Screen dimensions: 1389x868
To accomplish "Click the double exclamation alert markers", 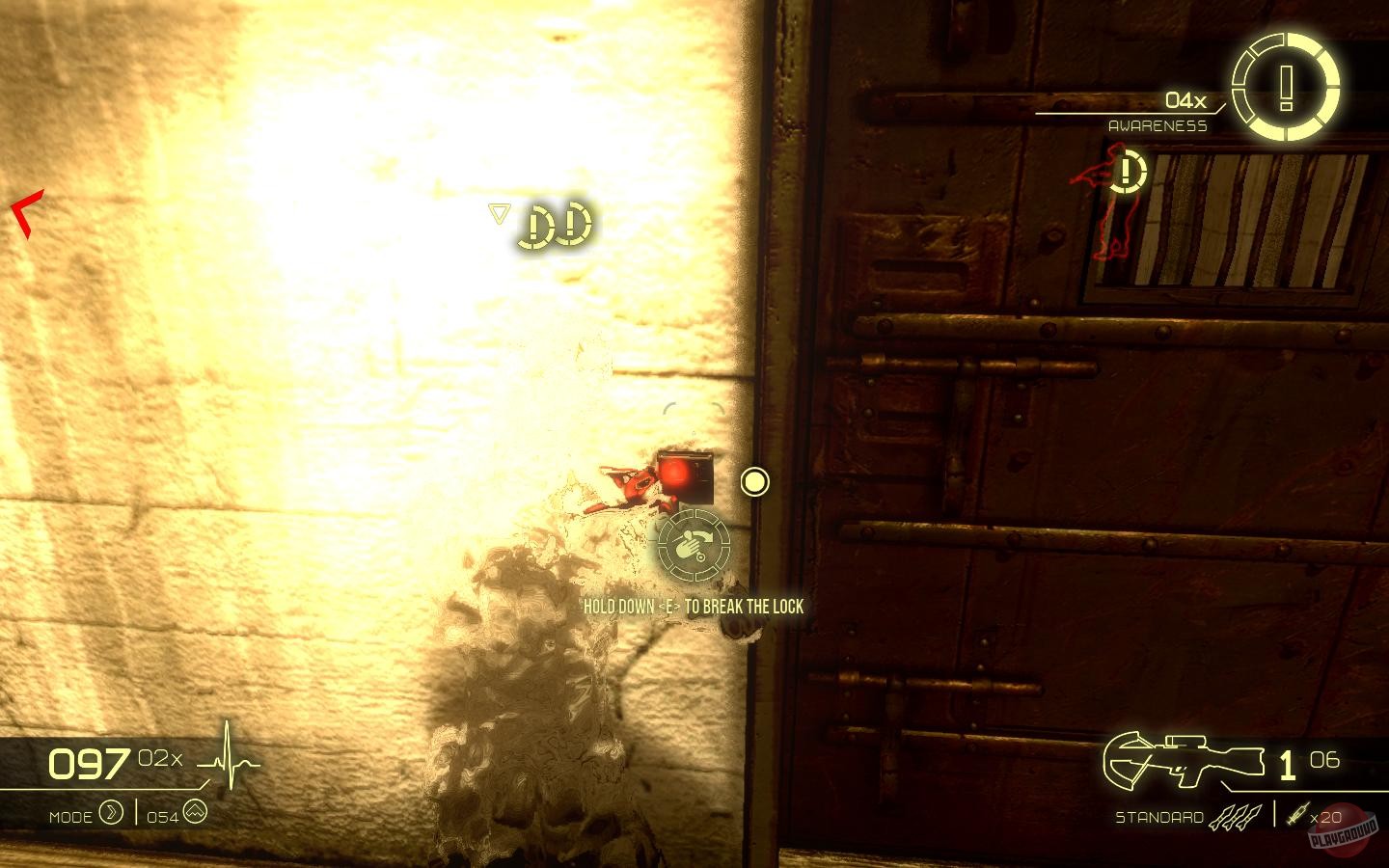I will click(553, 224).
